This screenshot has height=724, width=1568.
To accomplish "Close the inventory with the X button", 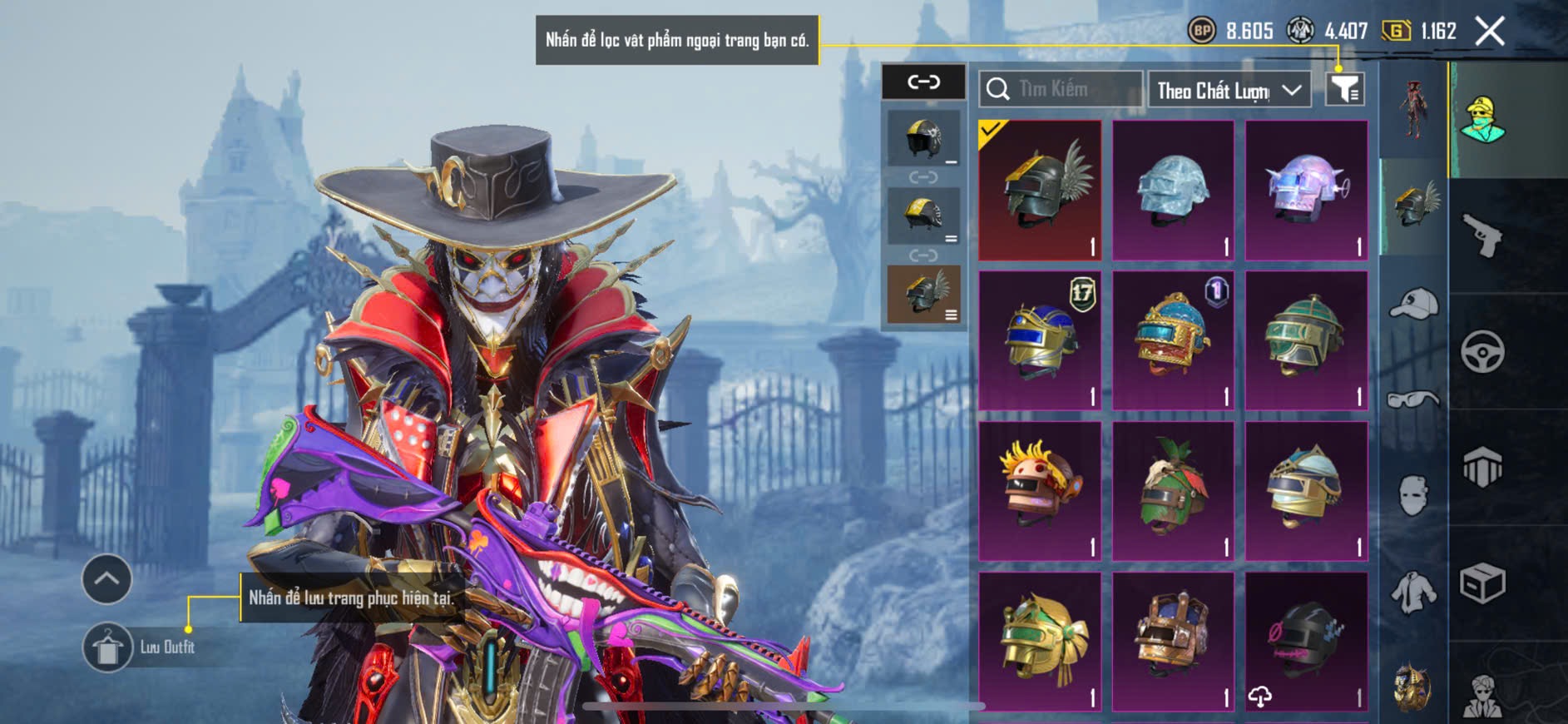I will 1489,32.
